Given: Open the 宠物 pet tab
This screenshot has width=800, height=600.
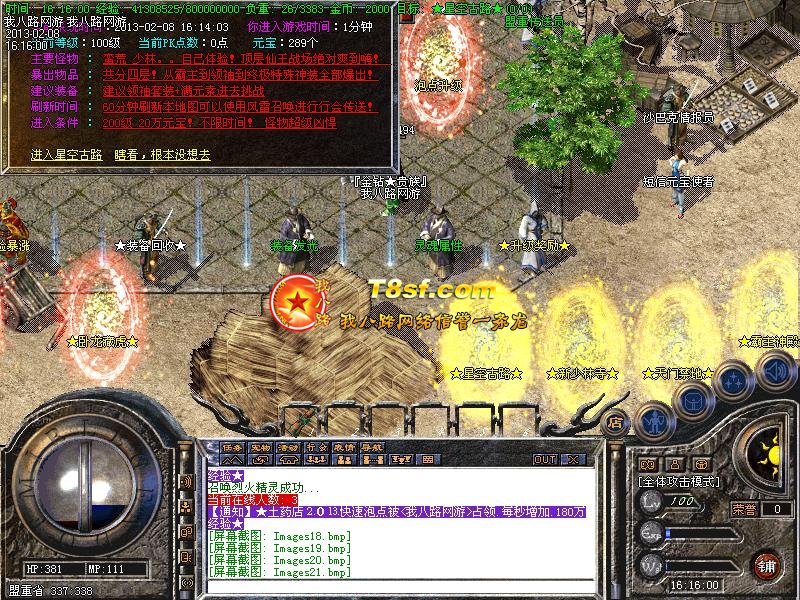Looking at the screenshot, I should [x=260, y=447].
